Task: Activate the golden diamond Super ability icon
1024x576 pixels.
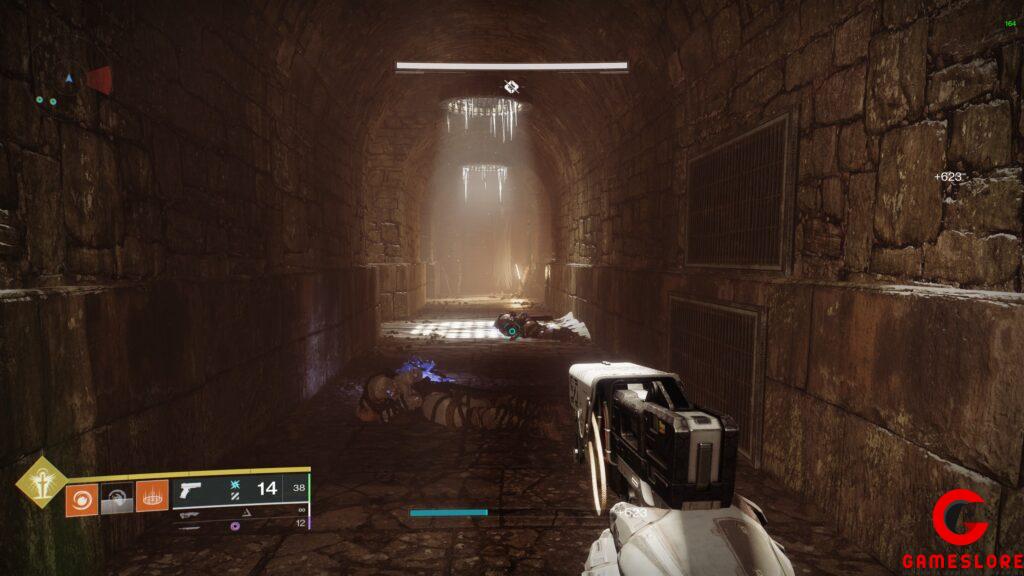Action: click(40, 481)
